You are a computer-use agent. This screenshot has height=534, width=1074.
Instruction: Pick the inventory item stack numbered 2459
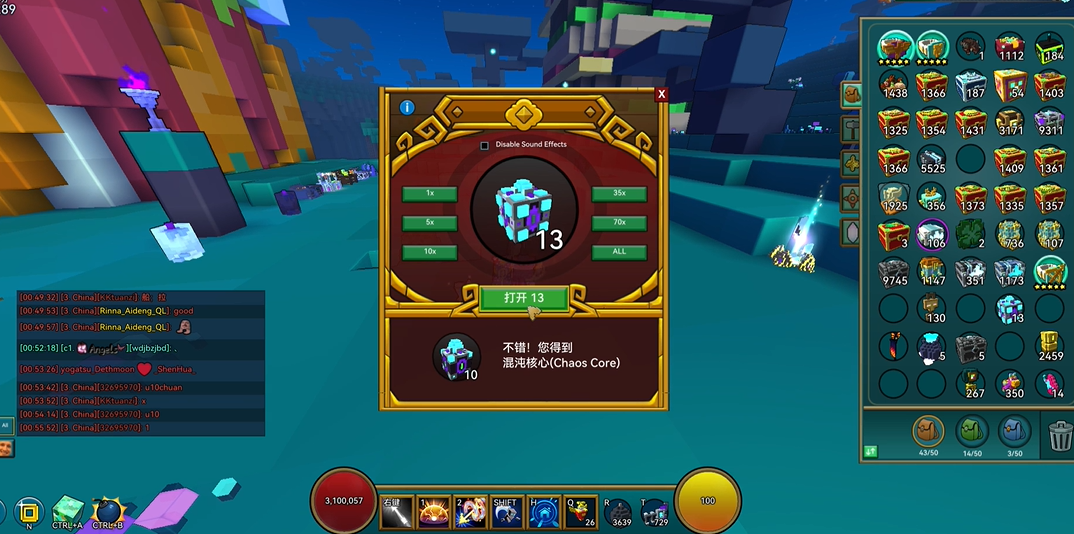[1049, 346]
